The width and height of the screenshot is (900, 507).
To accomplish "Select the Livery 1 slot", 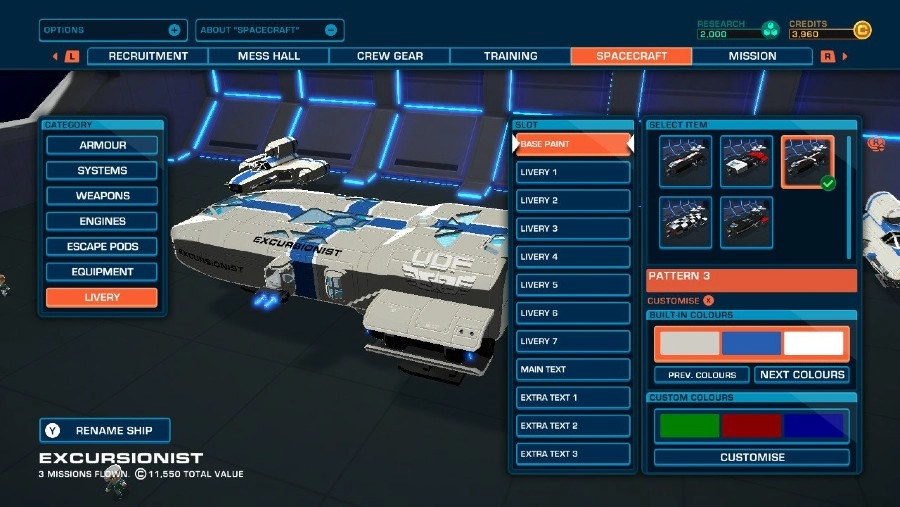I will [573, 172].
